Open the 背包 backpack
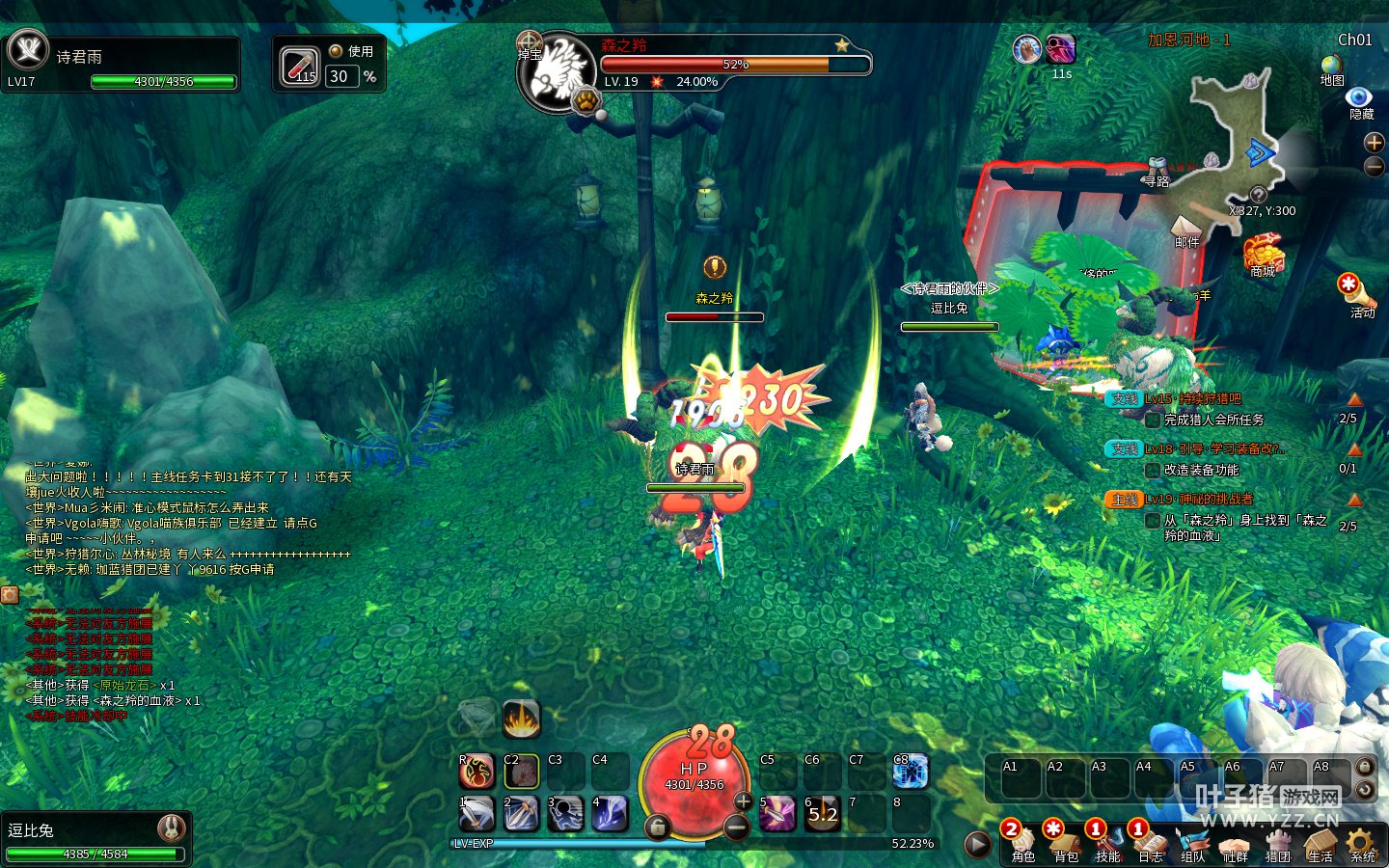This screenshot has height=868, width=1389. click(1064, 842)
